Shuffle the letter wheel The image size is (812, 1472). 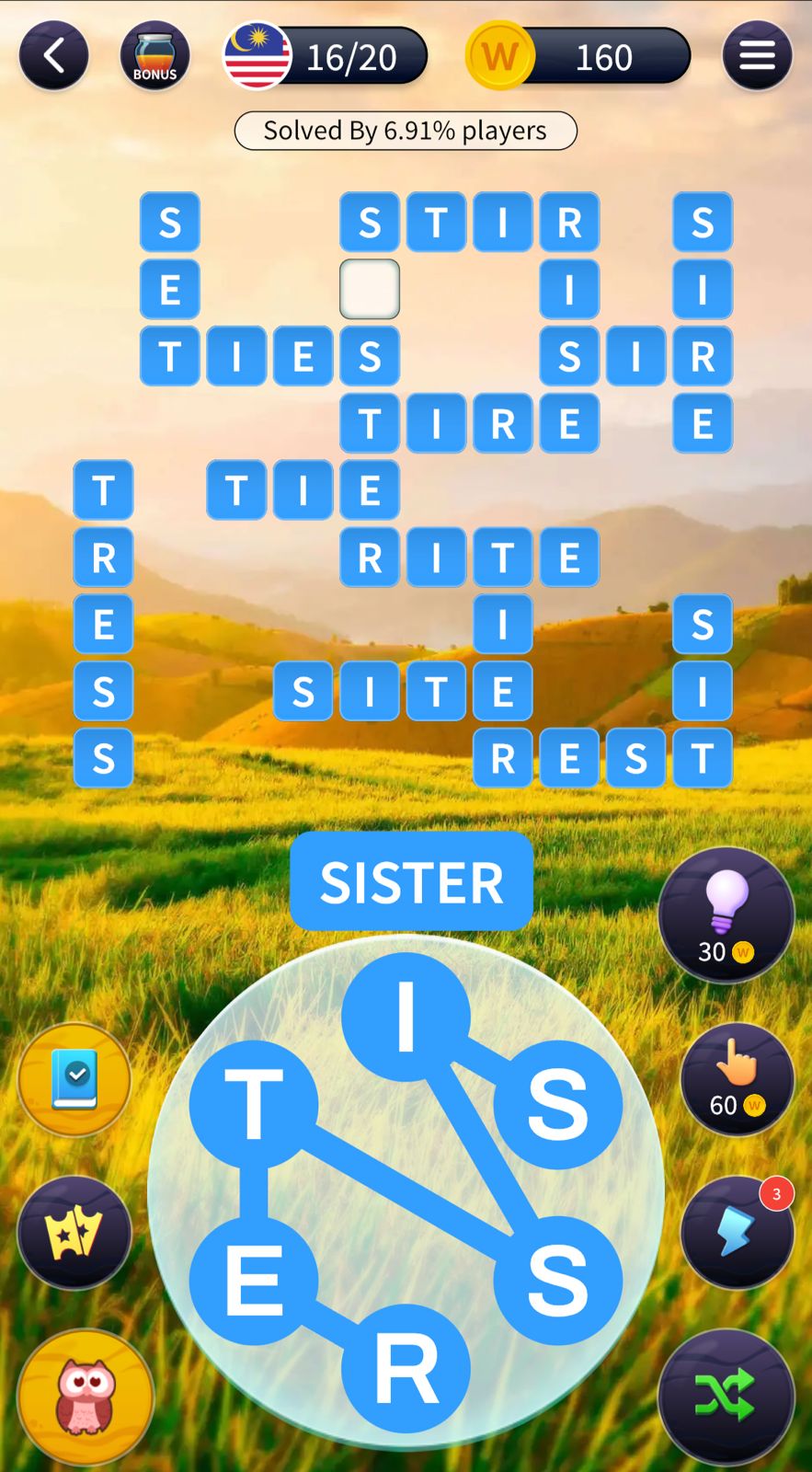pyautogui.click(x=726, y=1397)
